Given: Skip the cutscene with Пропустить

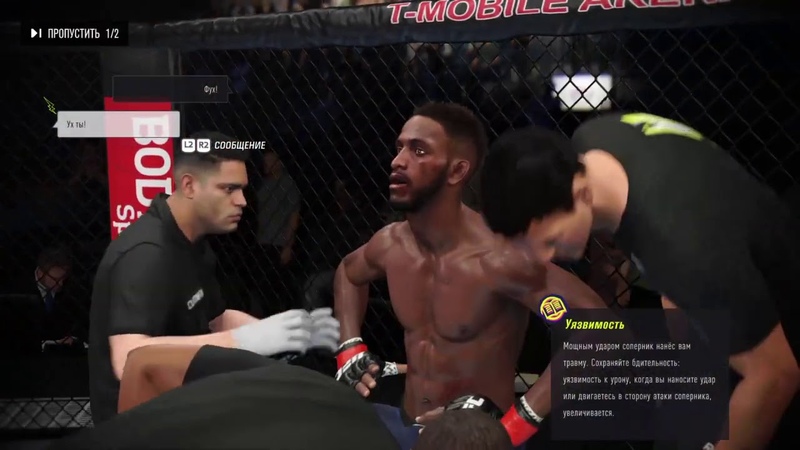Looking at the screenshot, I should coord(75,34).
